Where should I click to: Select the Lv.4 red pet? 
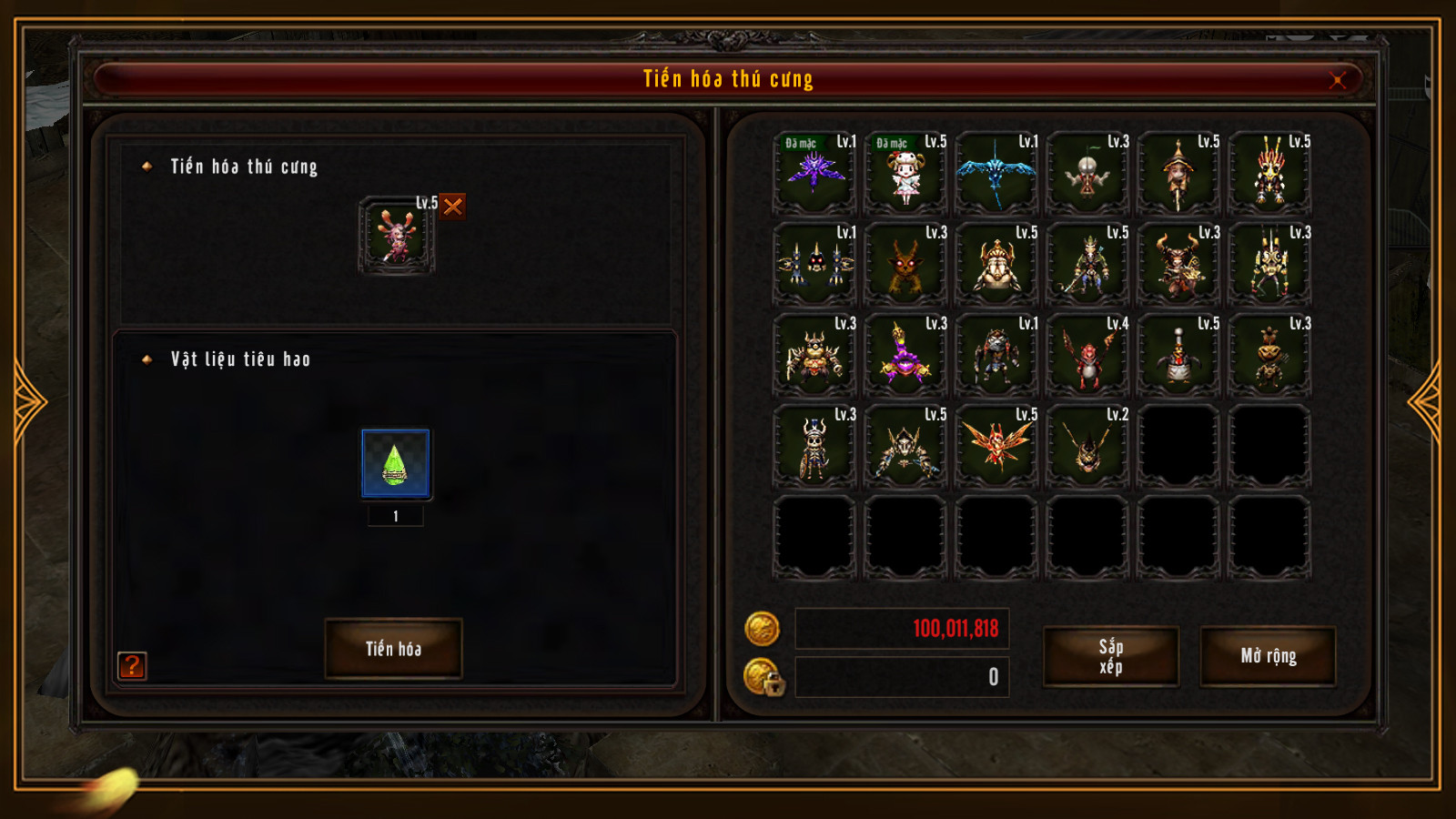tap(1087, 355)
